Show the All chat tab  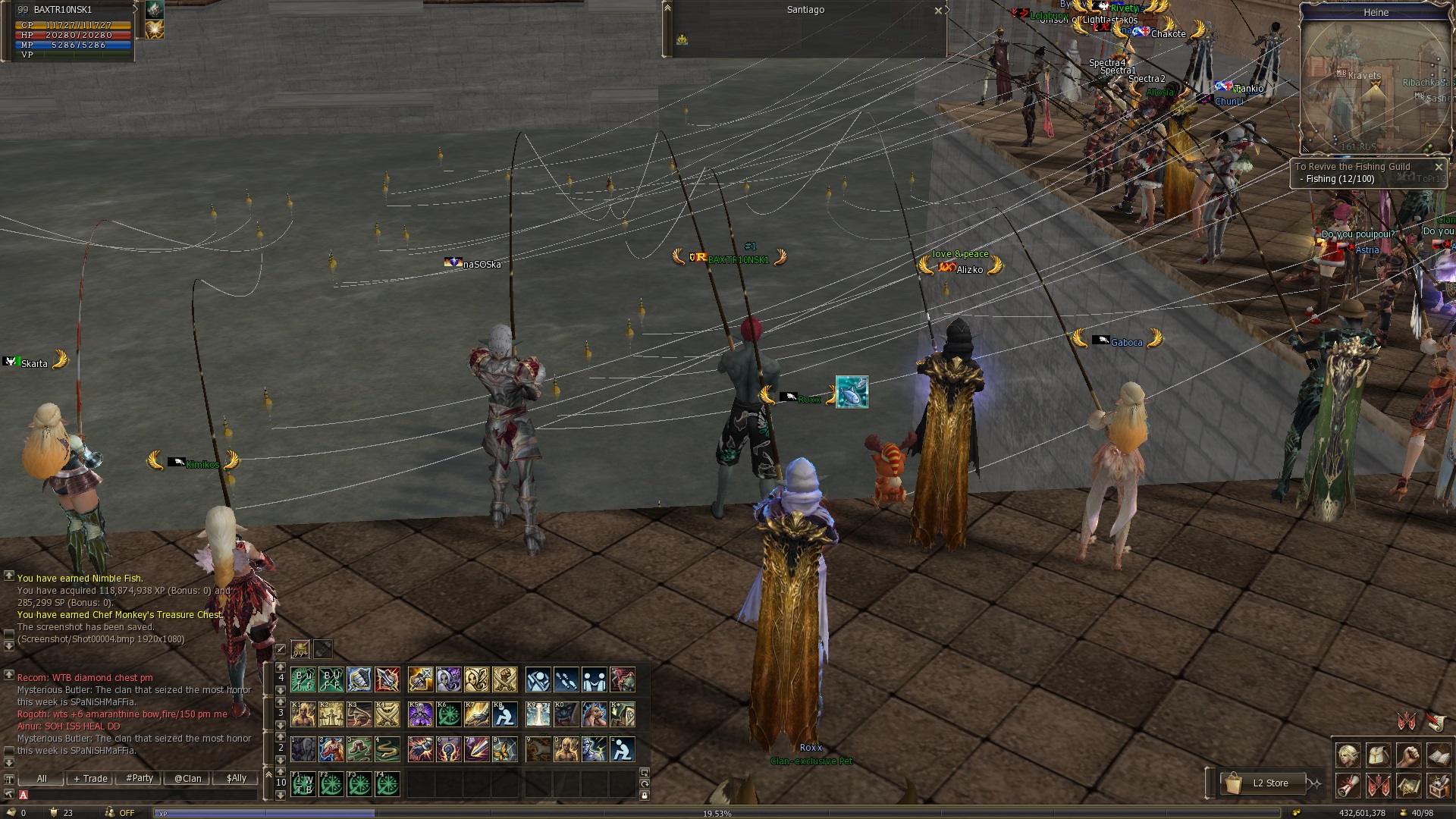(42, 779)
